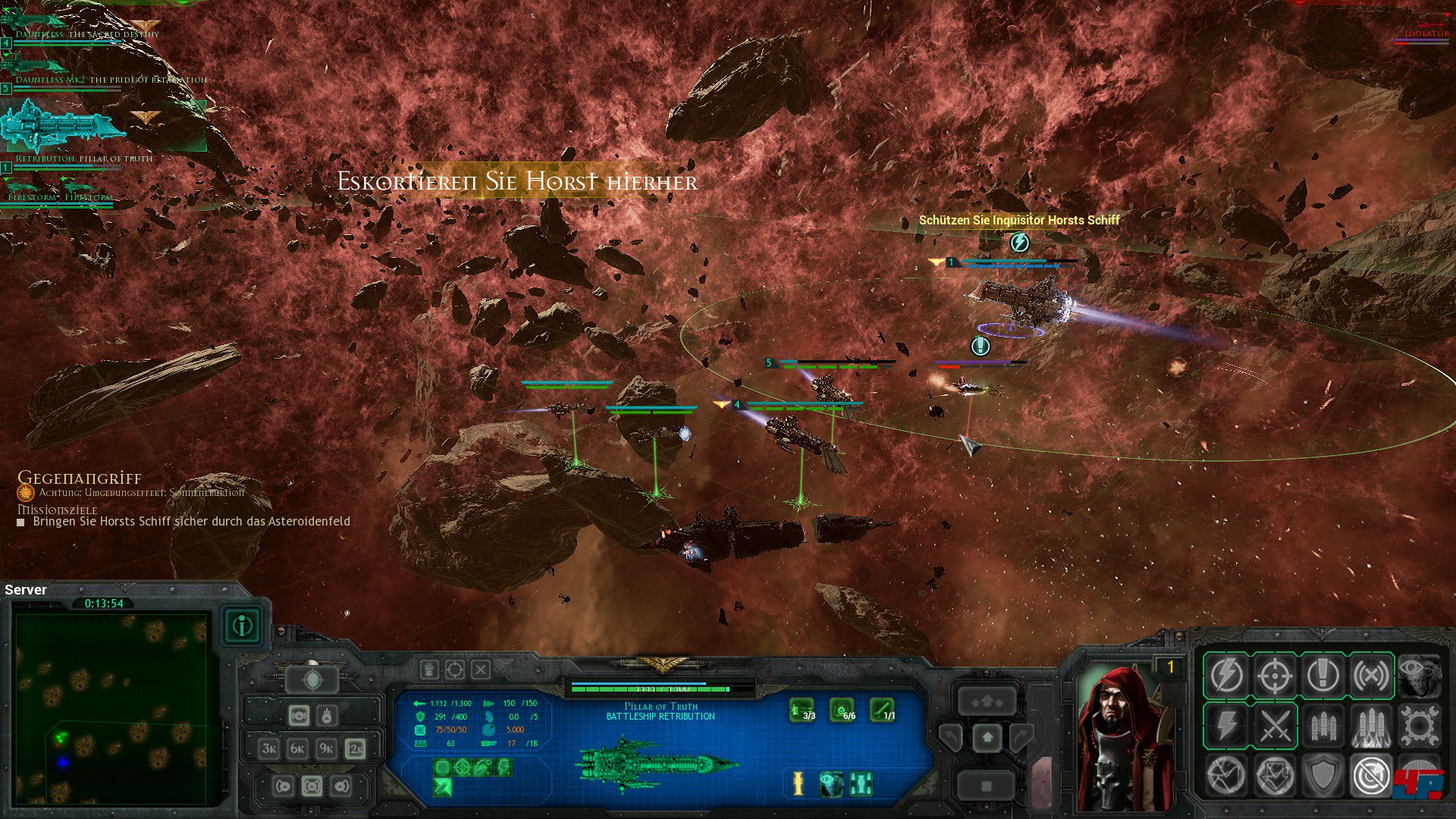This screenshot has height=819, width=1456.
Task: Activate the crossed swords boarding ability
Action: (x=1275, y=726)
